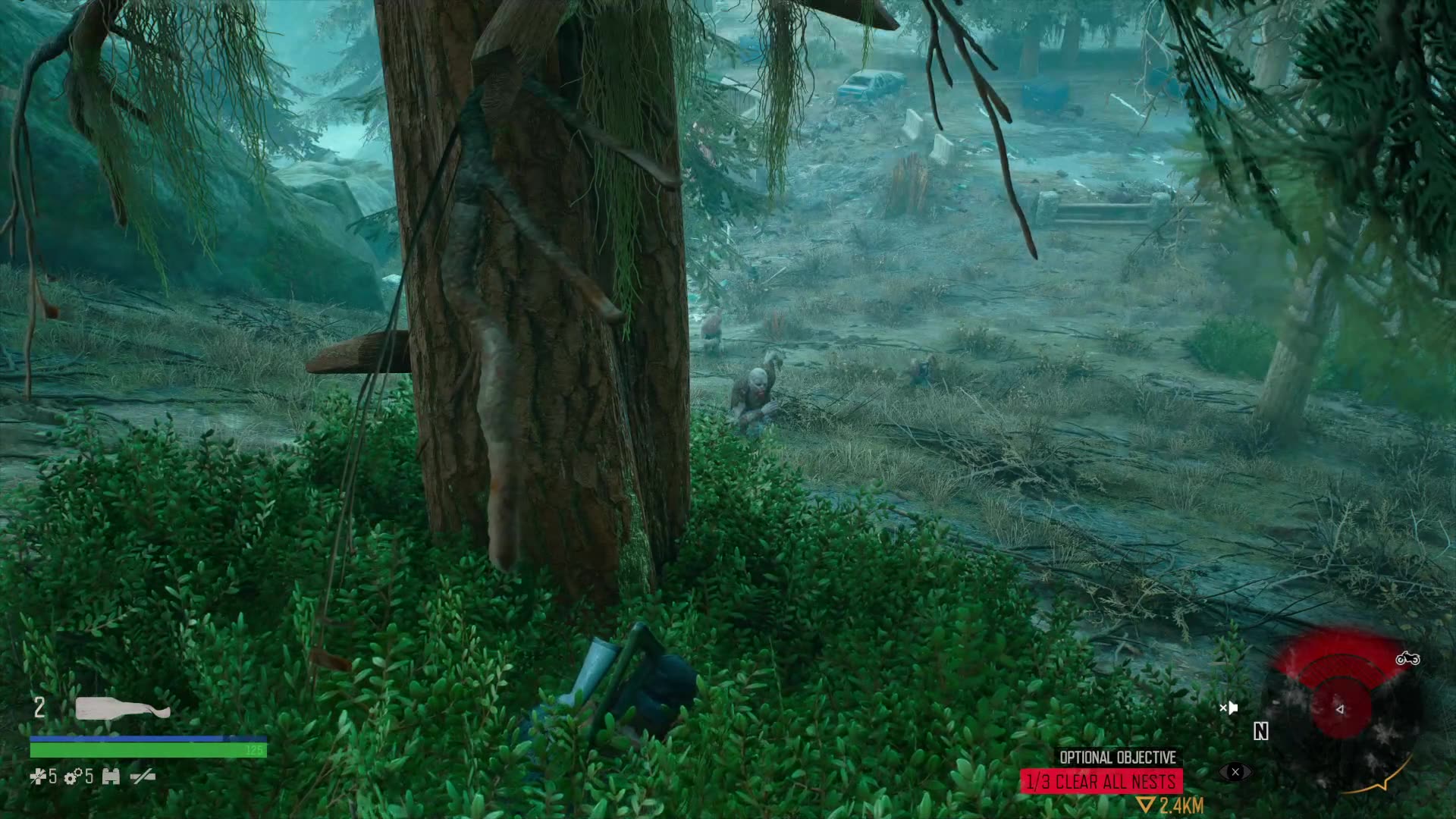Click the scrap gears icon
The height and width of the screenshot is (819, 1456).
pos(72,777)
